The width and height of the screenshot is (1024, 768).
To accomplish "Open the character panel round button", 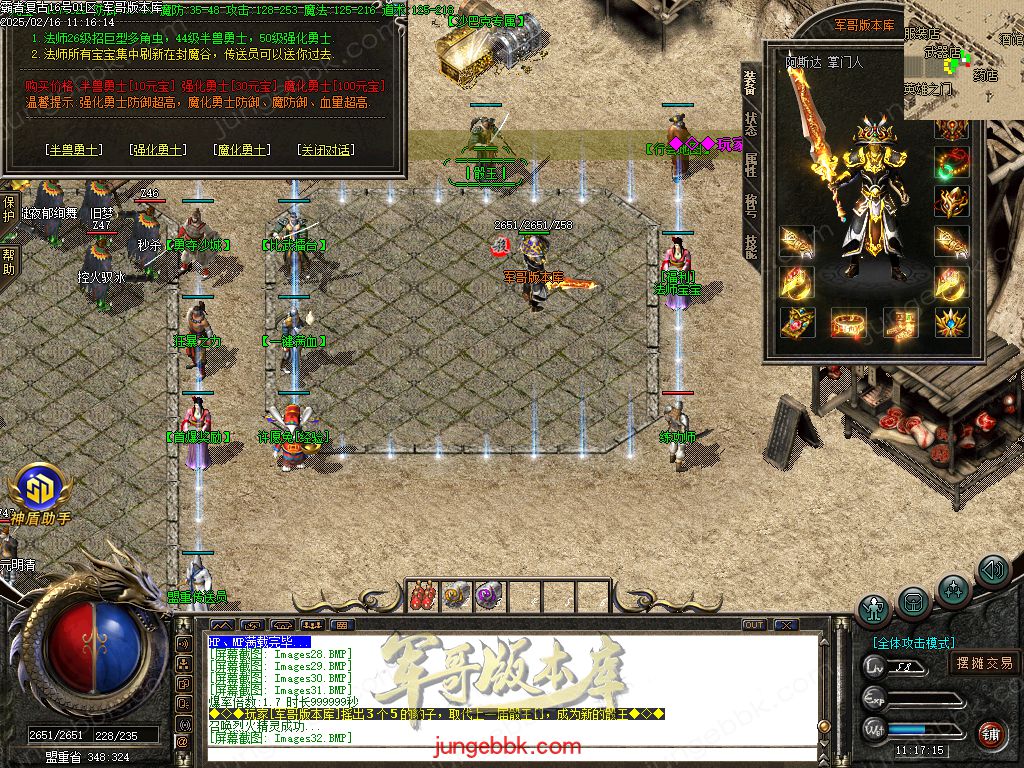I will coord(875,609).
